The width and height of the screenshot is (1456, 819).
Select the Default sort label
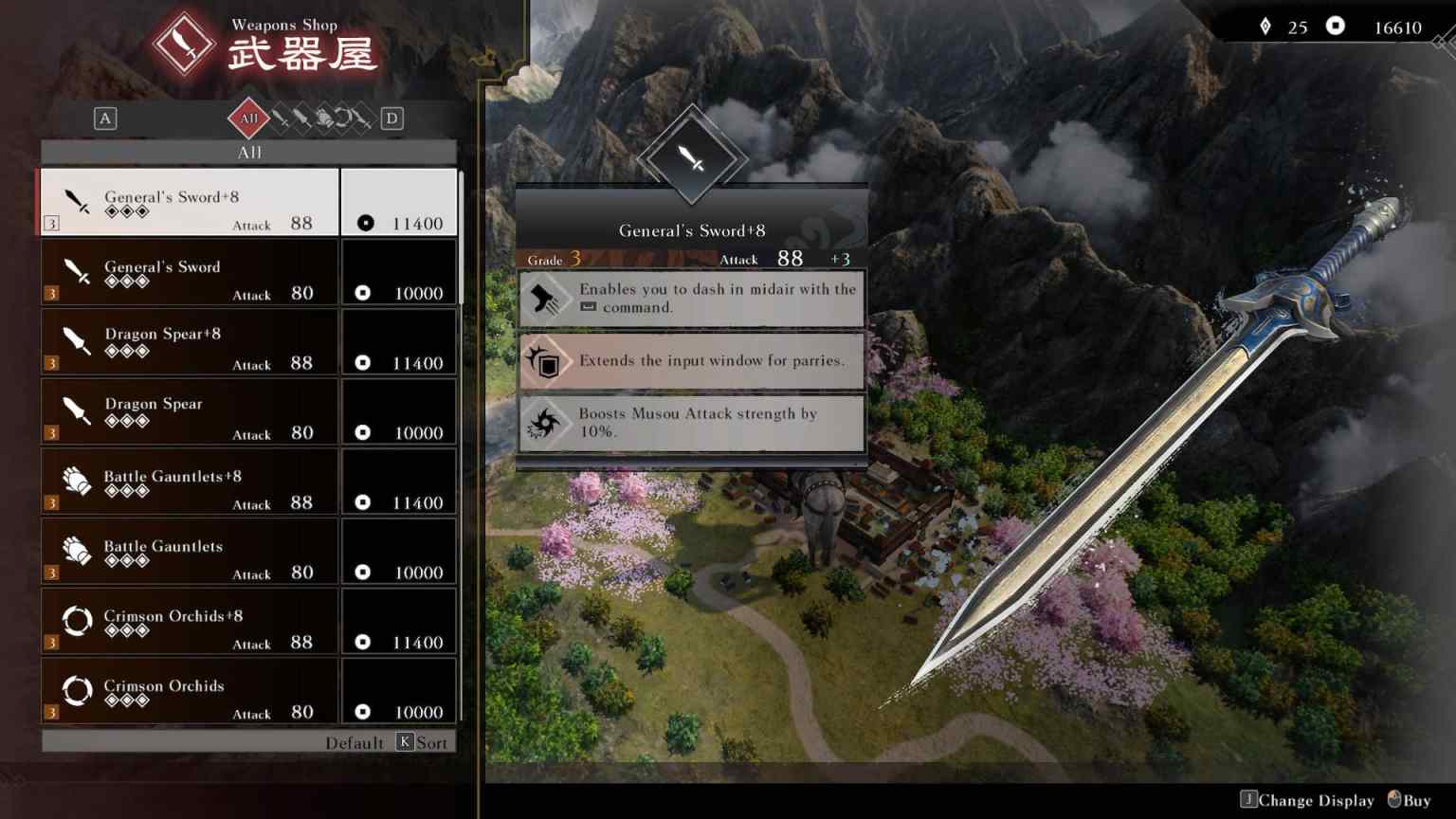355,742
